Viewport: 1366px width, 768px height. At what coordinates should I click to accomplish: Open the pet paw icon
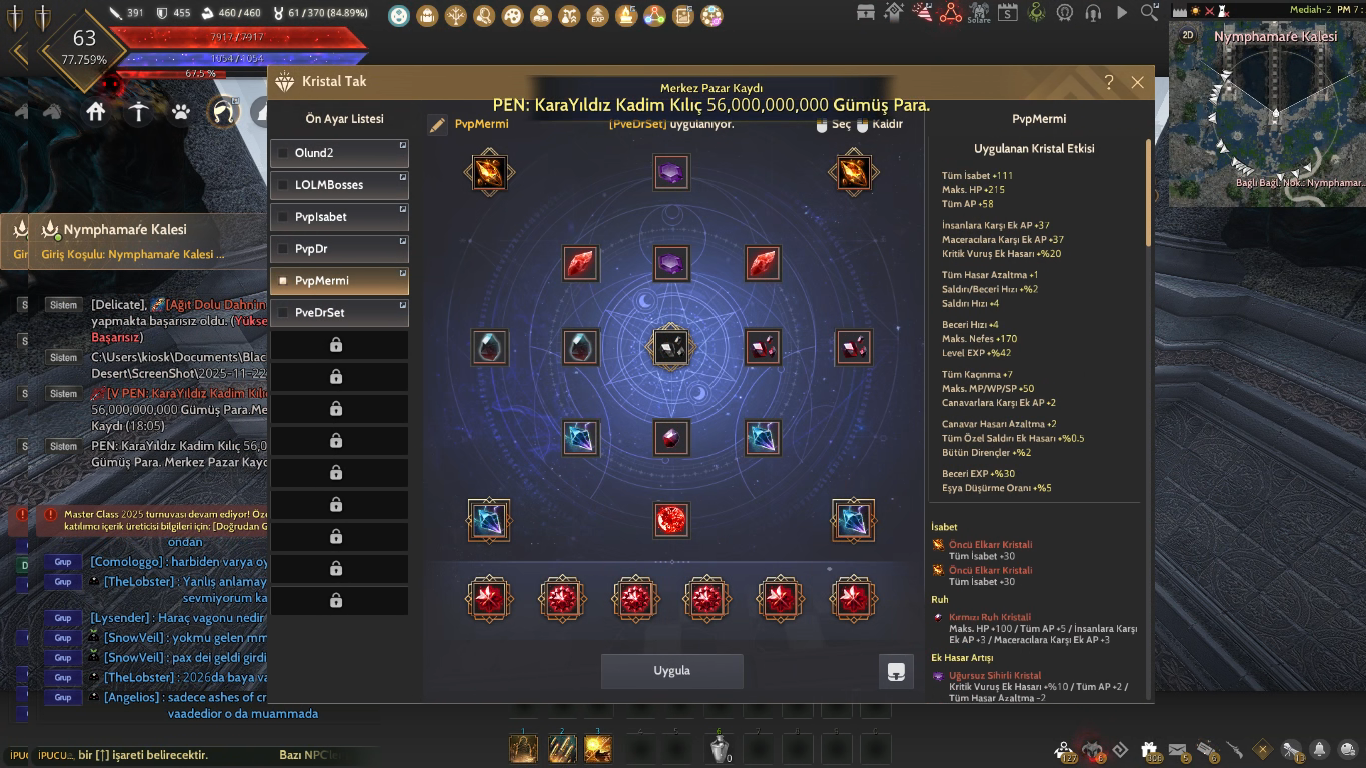click(180, 112)
